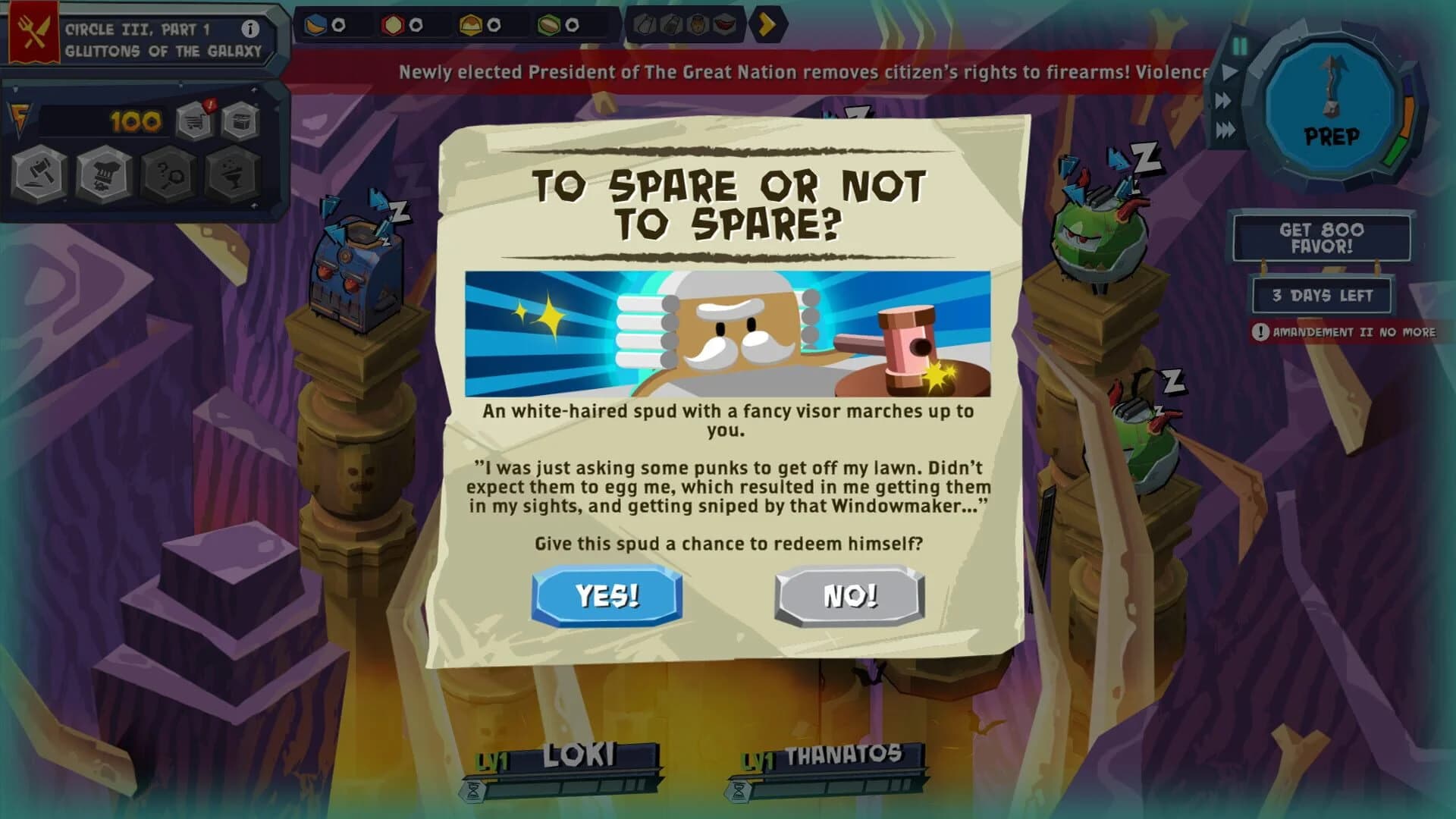Switch to the Loki character tab
This screenshot has height=819, width=1456.
click(x=581, y=755)
